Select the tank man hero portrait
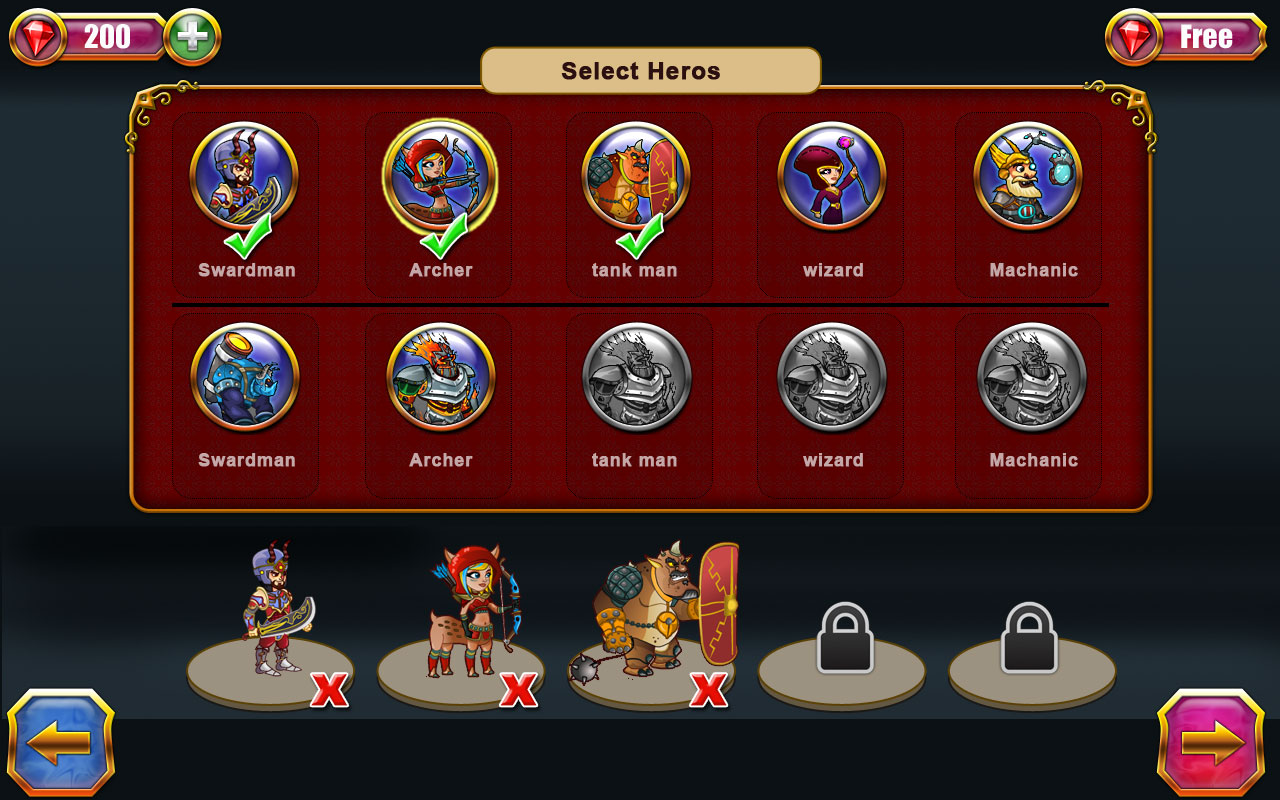1280x800 pixels. click(x=638, y=178)
